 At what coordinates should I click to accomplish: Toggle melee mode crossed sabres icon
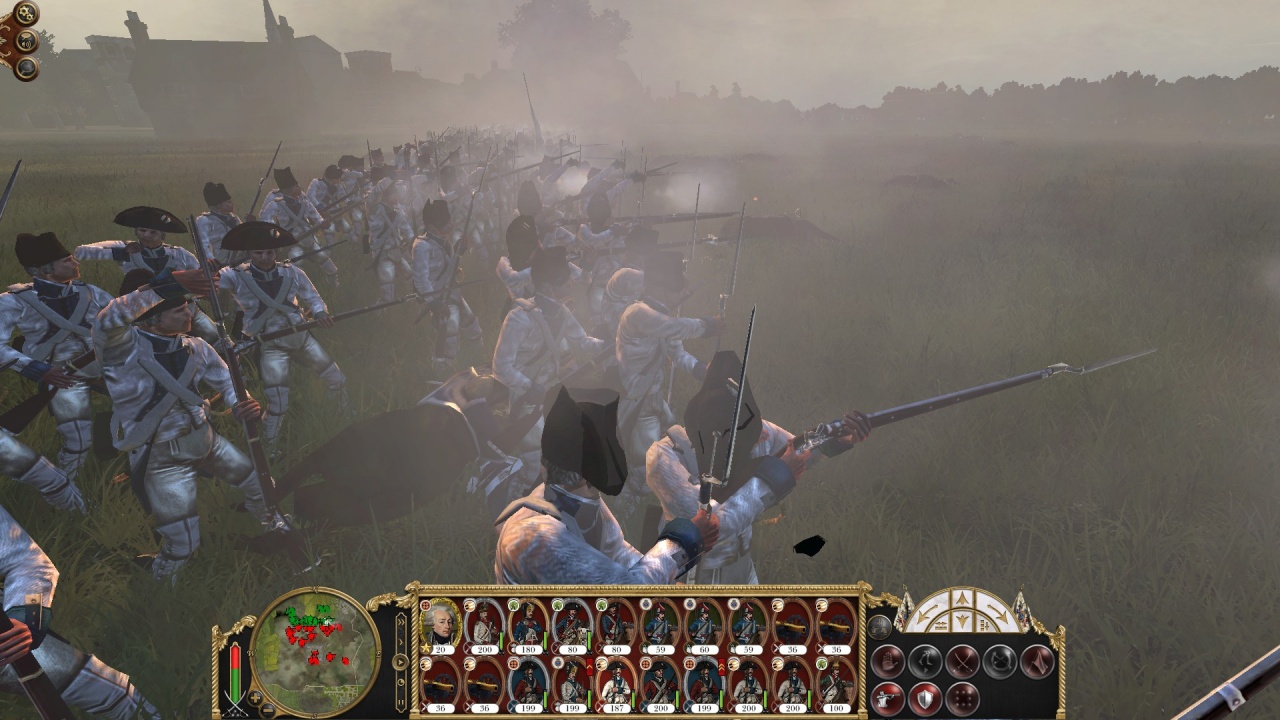(x=962, y=660)
